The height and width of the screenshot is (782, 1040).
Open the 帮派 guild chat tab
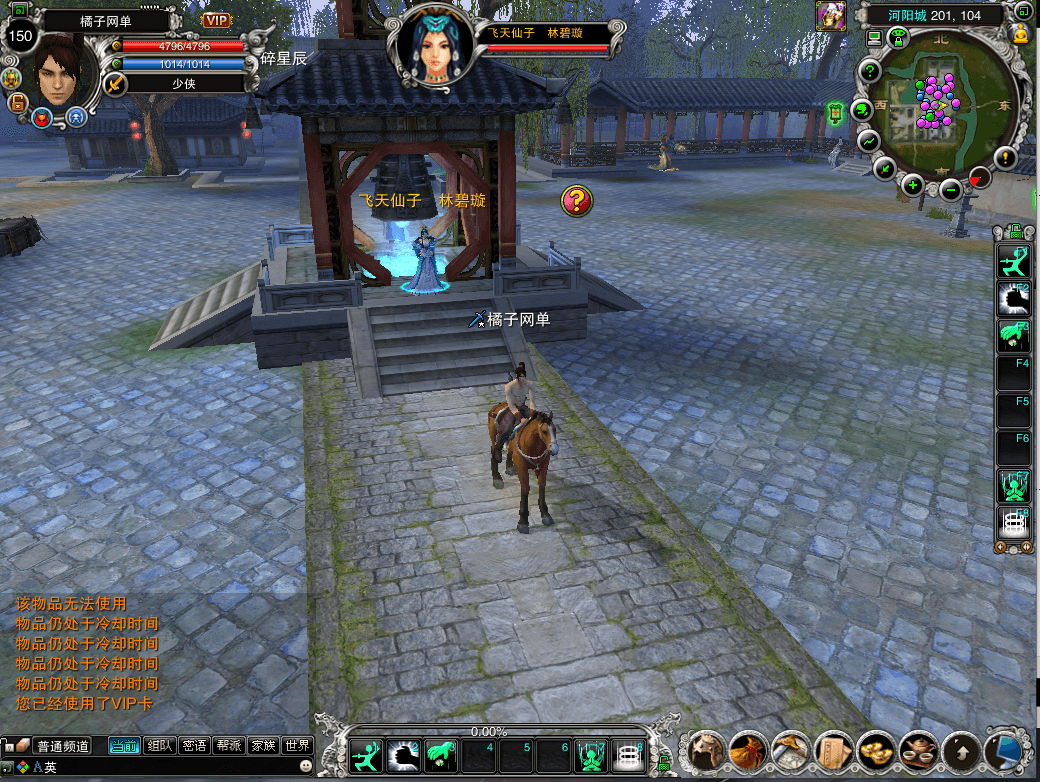coord(229,745)
